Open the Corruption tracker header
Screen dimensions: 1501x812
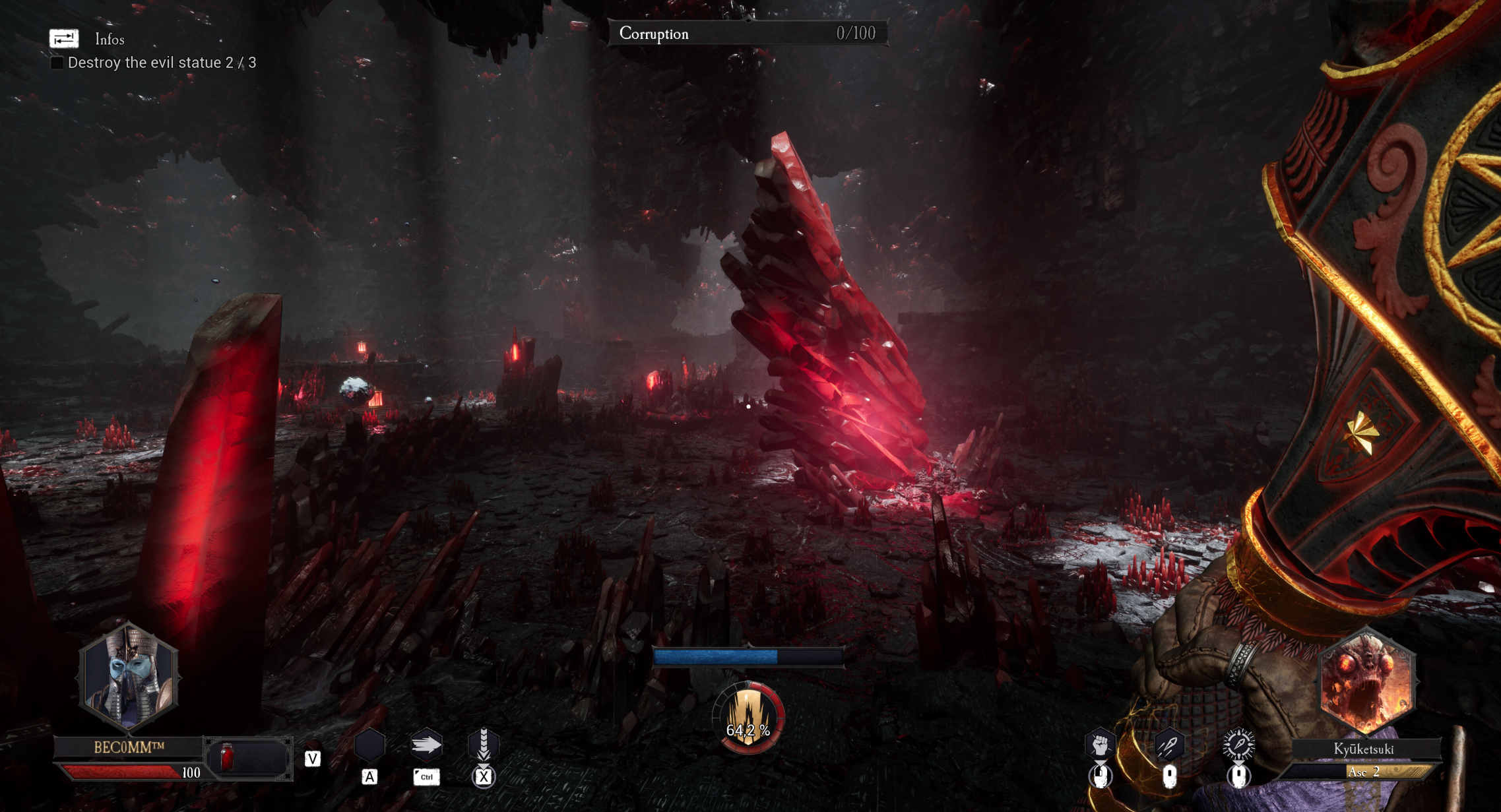[x=654, y=33]
